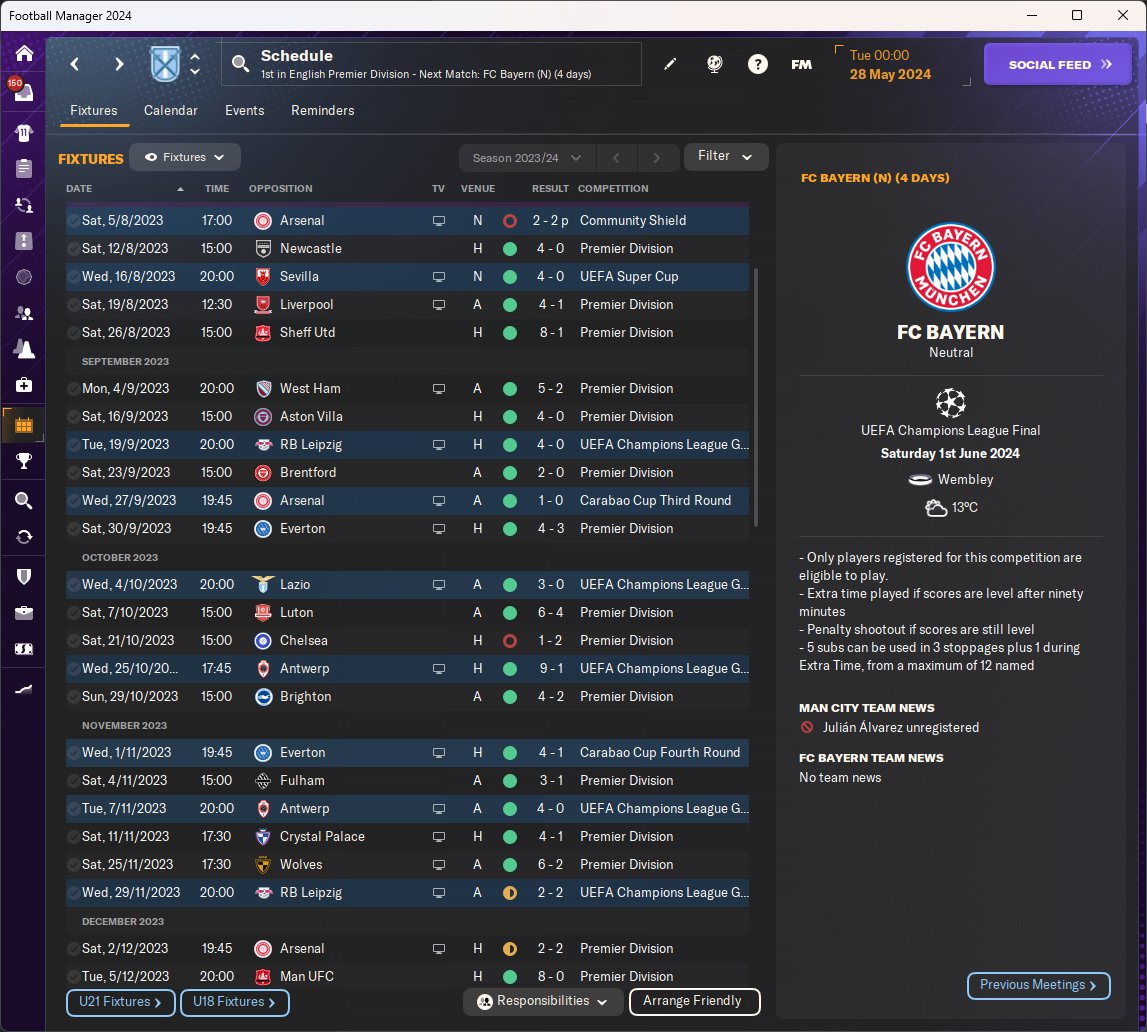The width and height of the screenshot is (1147, 1032).
Task: Click the Schedule search bar
Action: (x=430, y=64)
